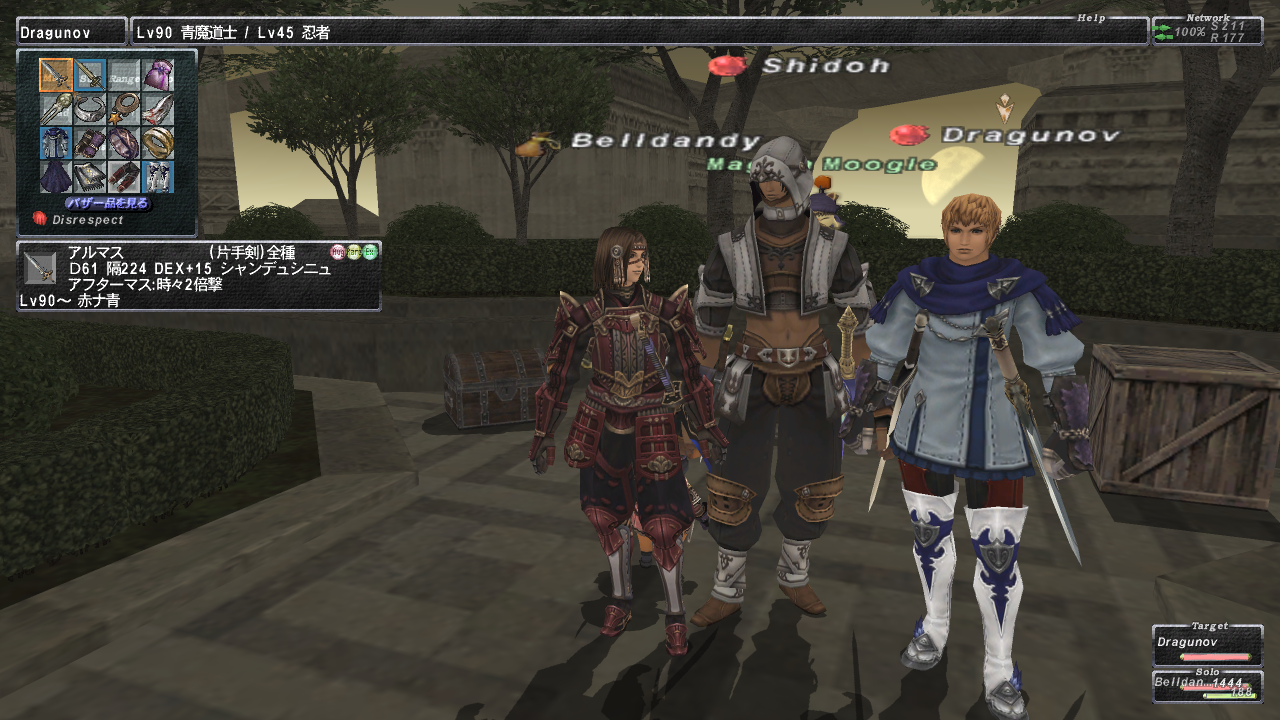This screenshot has height=720, width=1280.
Task: Select Belldandy in the Solo party panel
Action: 1207,686
